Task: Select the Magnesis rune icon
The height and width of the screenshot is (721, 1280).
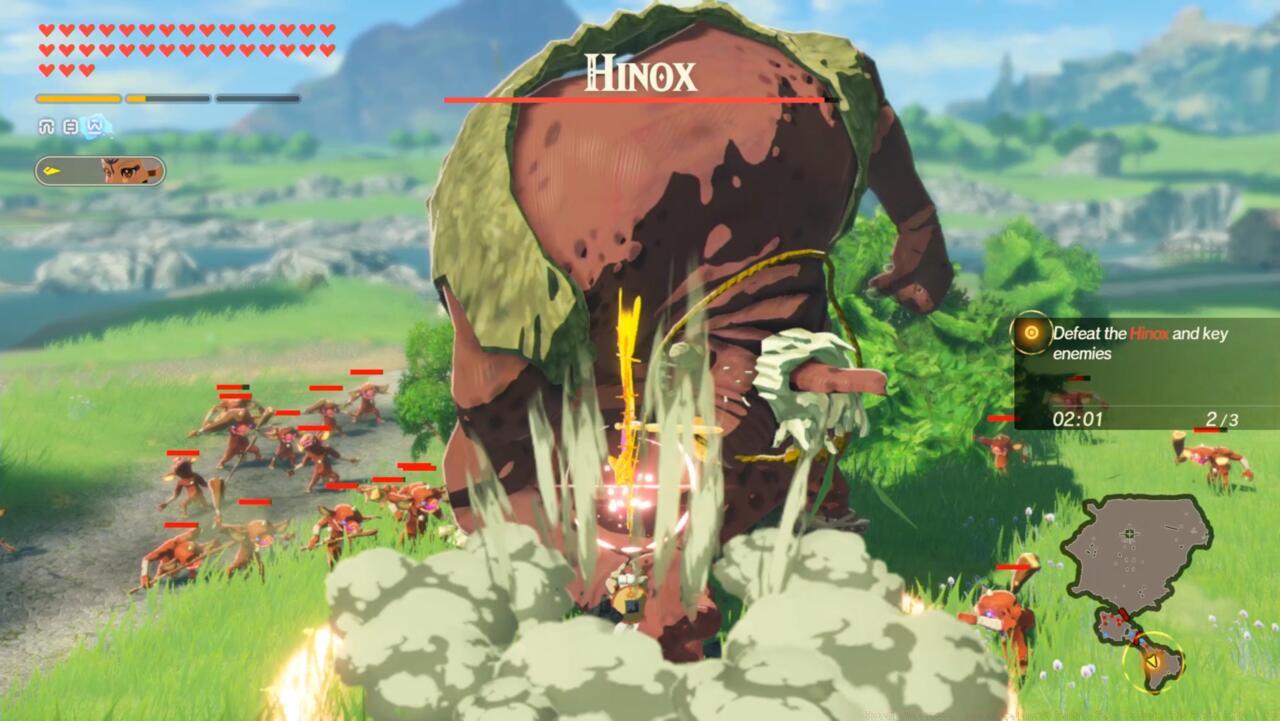Action: [46, 127]
